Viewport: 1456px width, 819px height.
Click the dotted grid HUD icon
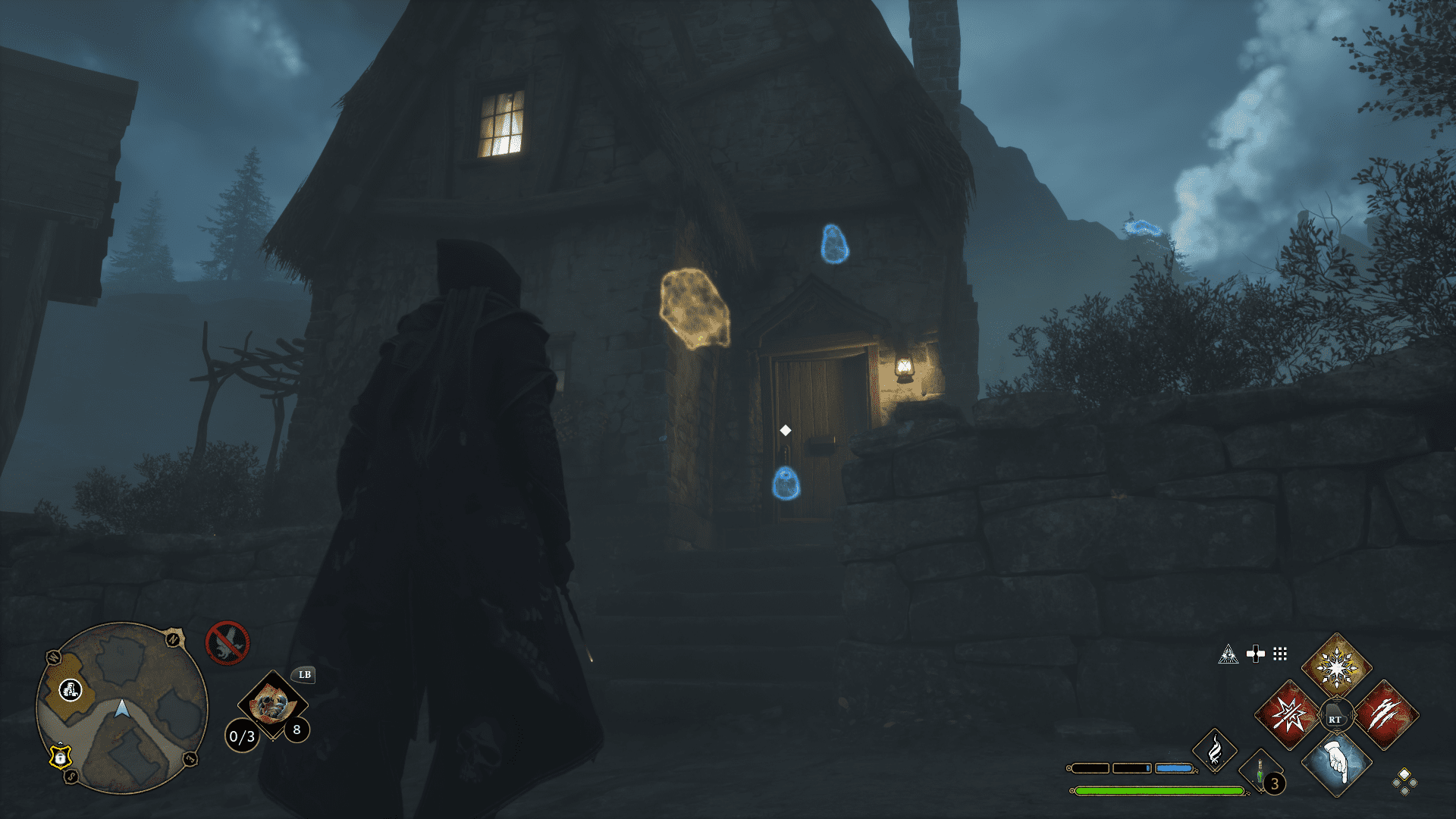click(x=1280, y=655)
